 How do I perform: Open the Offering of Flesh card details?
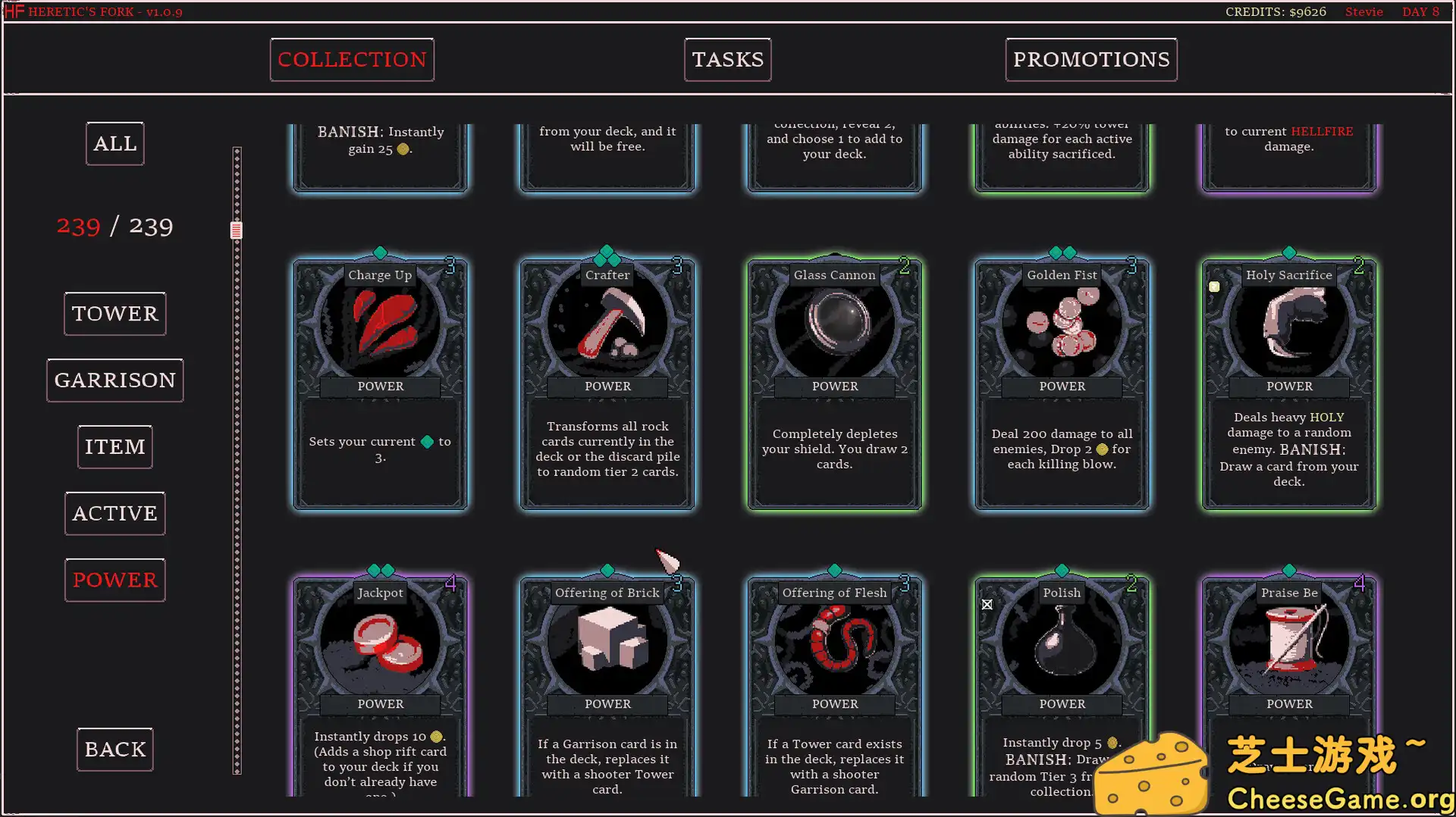pos(834,642)
